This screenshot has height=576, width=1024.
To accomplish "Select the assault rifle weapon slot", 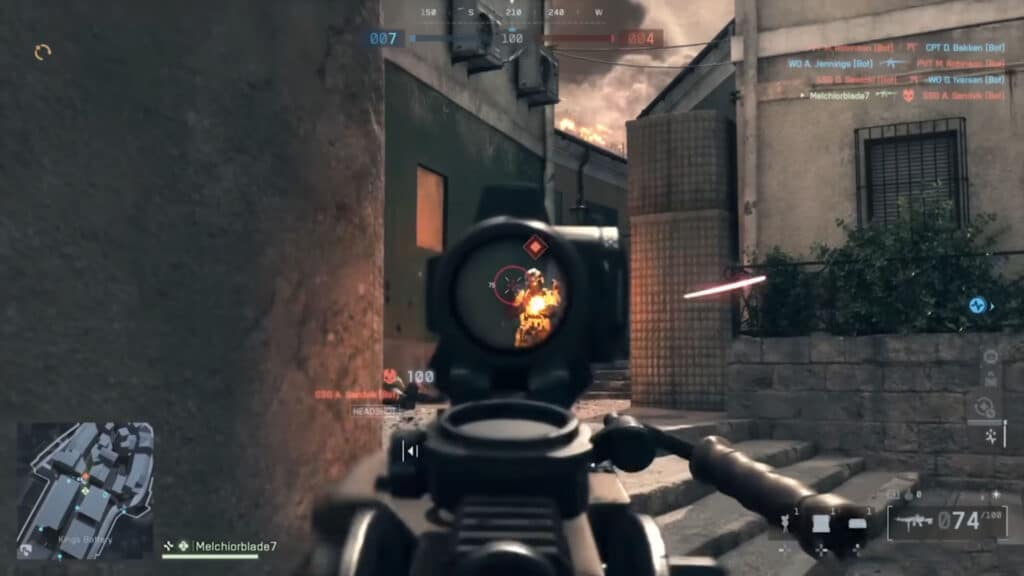I will (914, 521).
